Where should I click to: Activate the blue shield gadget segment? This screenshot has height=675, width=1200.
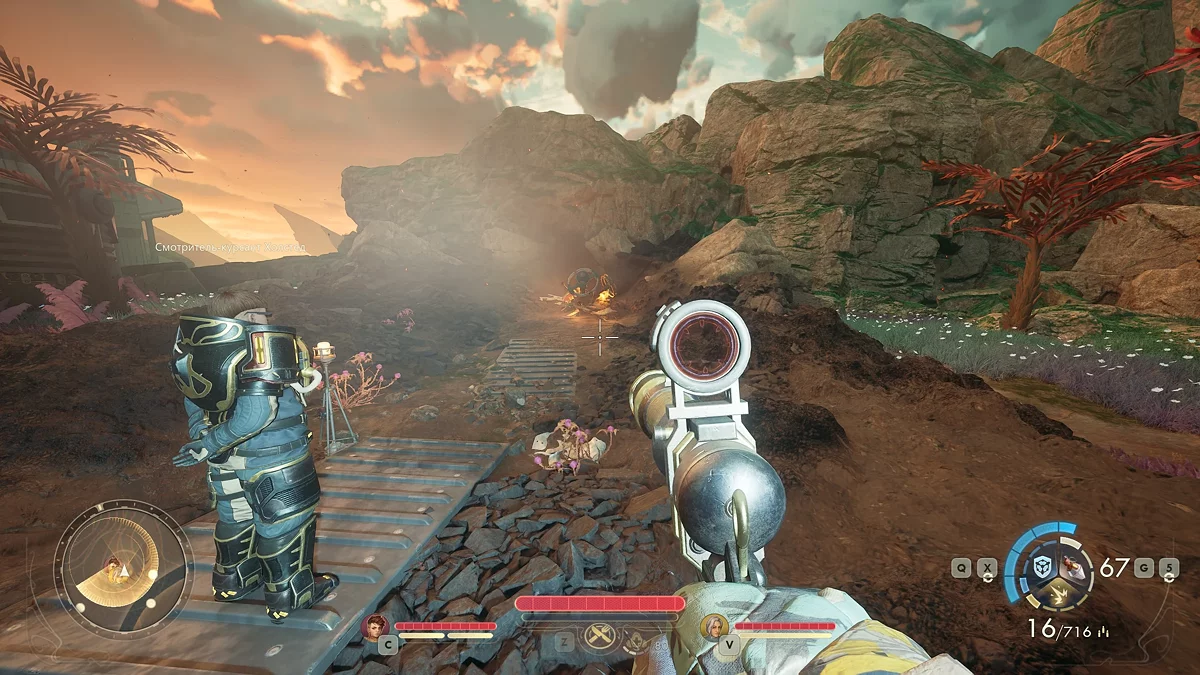click(x=1041, y=567)
